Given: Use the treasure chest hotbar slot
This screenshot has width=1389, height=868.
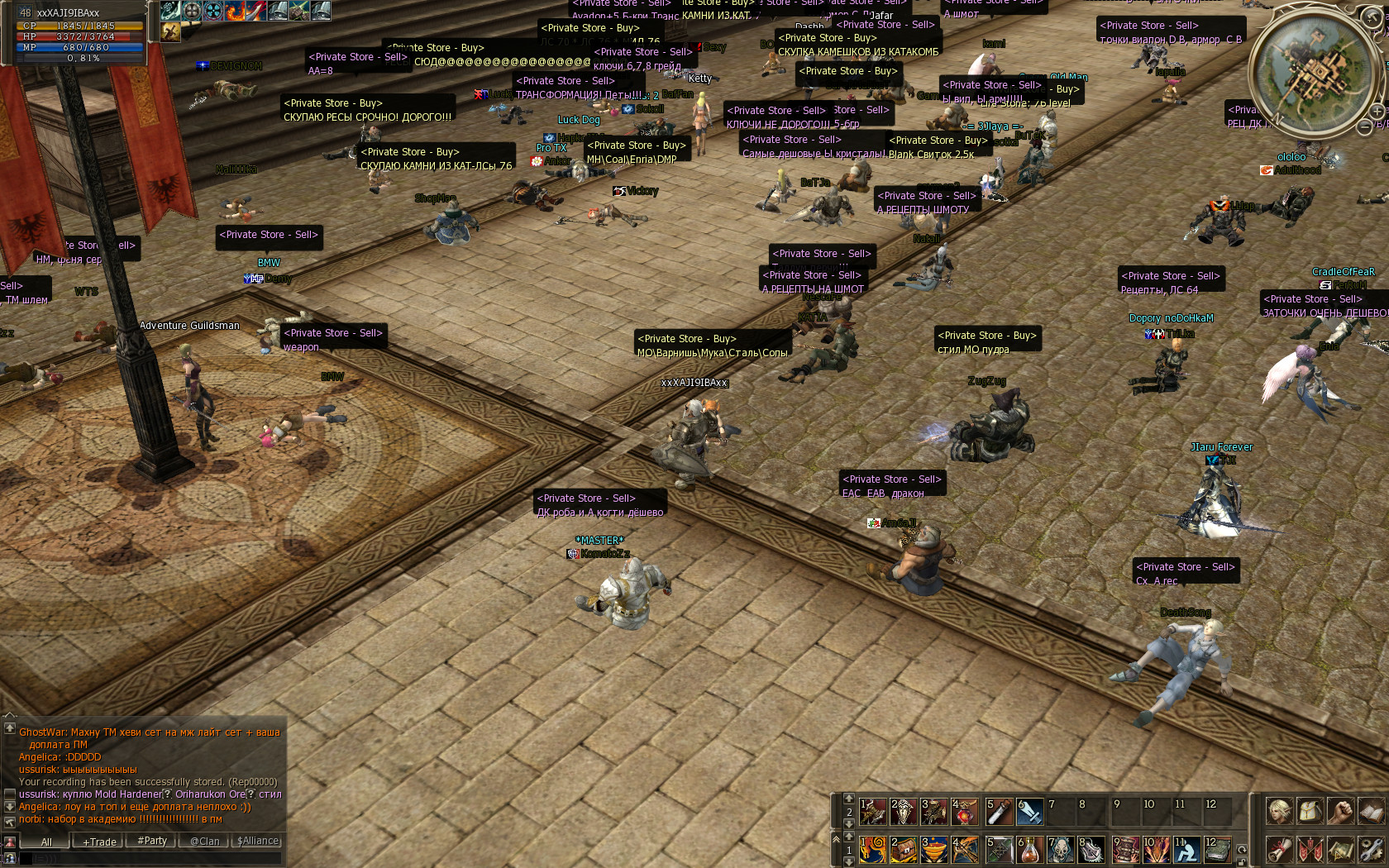Looking at the screenshot, I should click(904, 849).
